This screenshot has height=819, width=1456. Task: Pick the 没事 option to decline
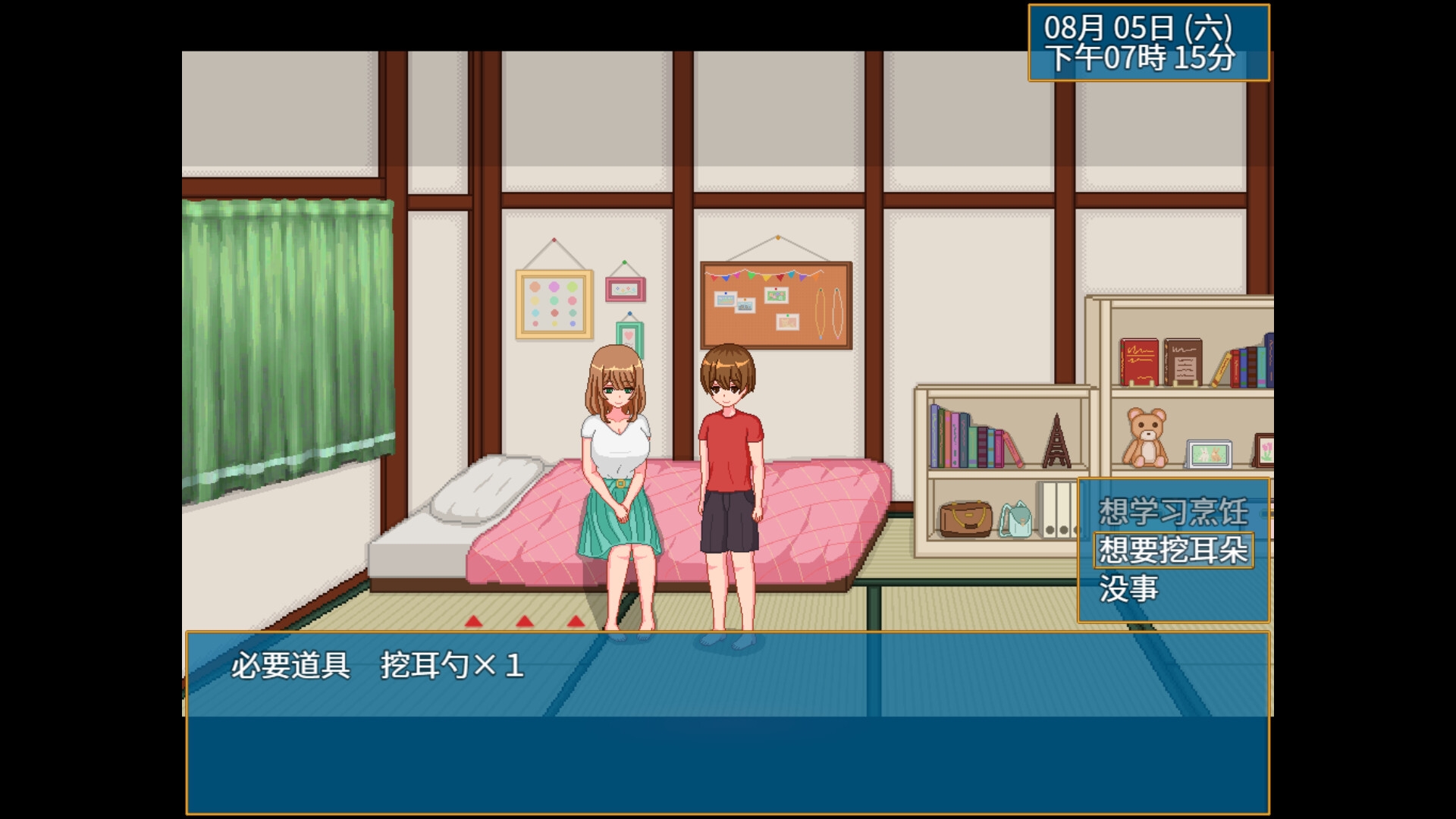click(1129, 589)
